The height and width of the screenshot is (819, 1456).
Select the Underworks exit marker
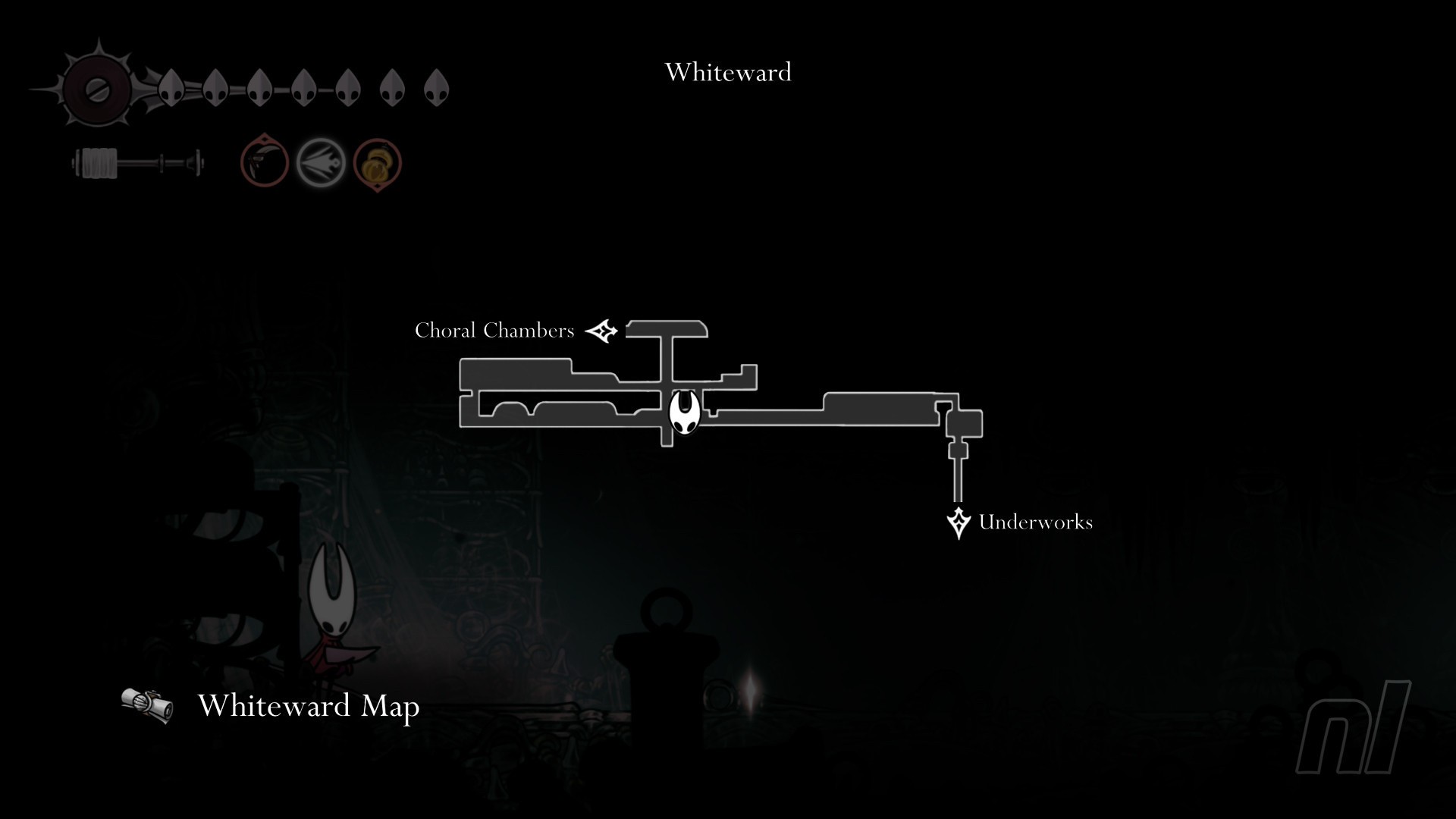point(959,522)
